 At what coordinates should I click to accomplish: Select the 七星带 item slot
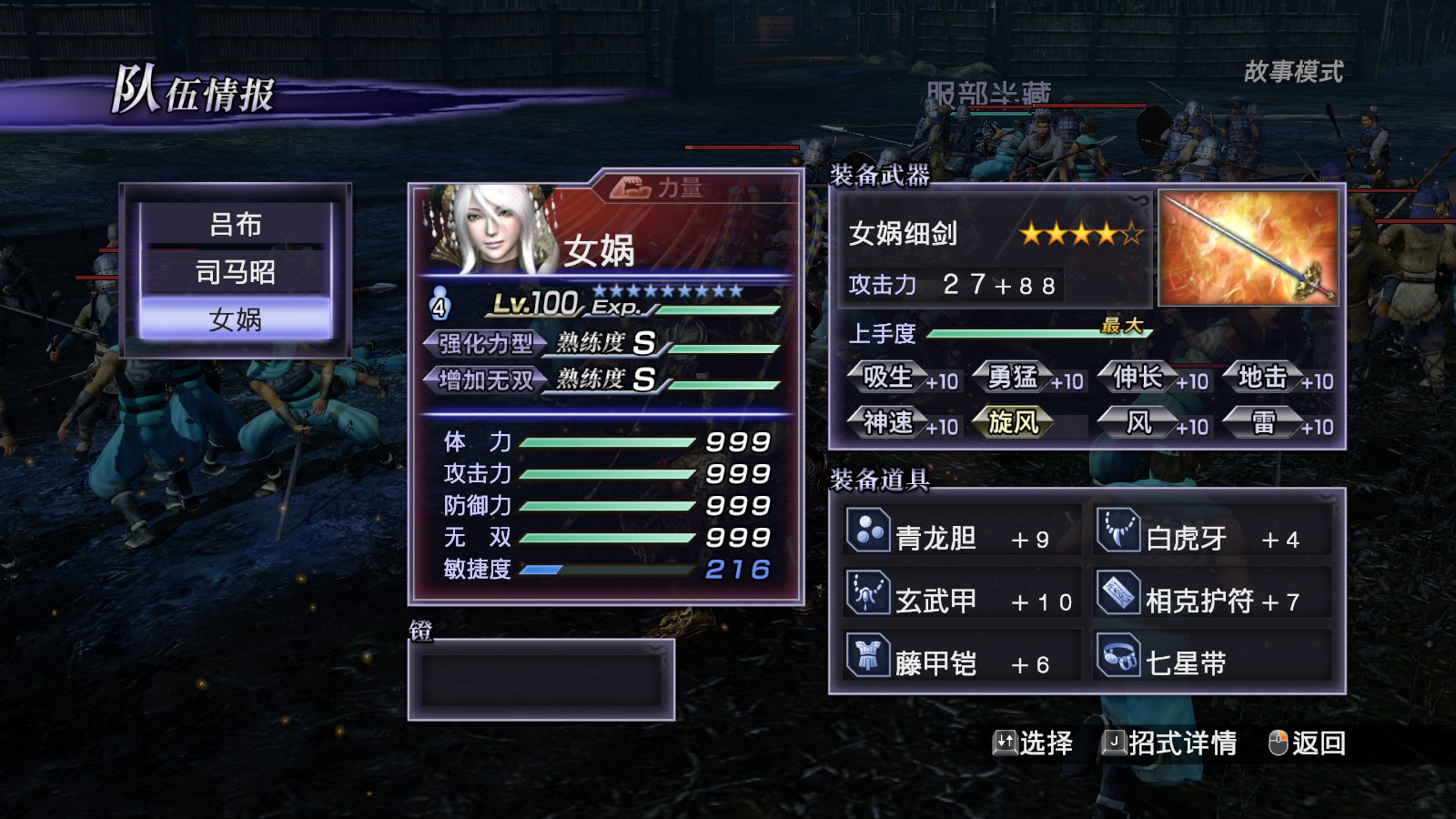click(1212, 662)
